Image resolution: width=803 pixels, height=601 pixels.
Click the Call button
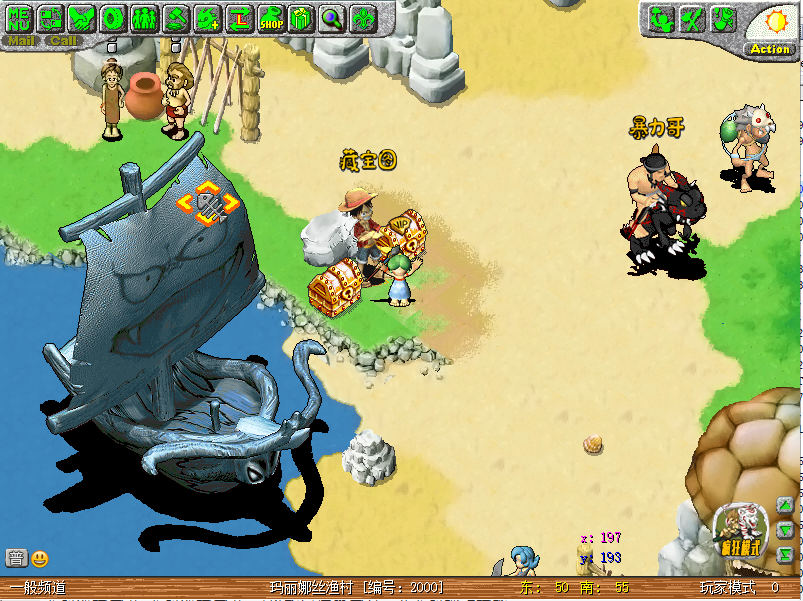tap(63, 41)
